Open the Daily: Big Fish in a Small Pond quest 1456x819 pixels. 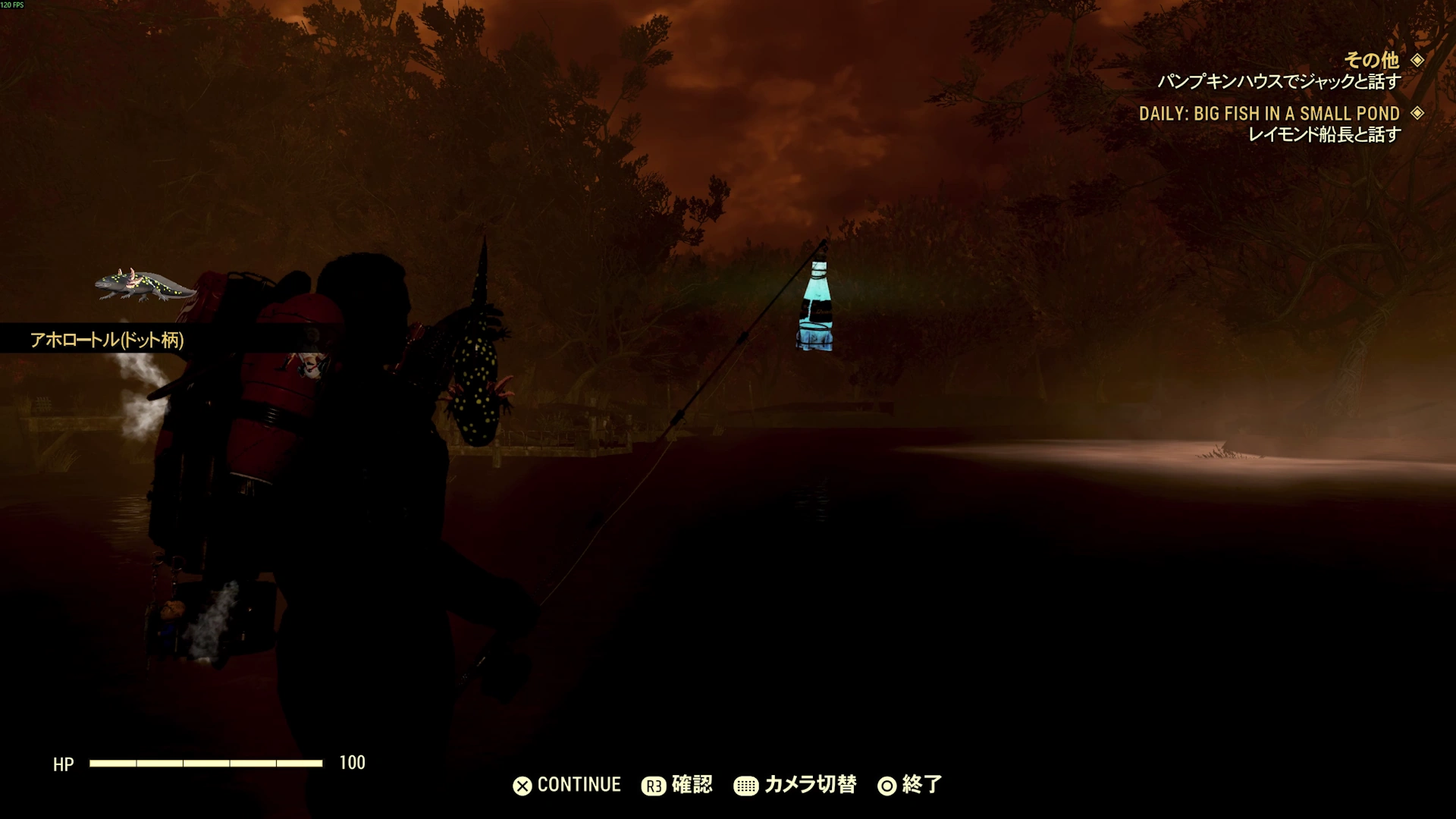click(x=1269, y=114)
